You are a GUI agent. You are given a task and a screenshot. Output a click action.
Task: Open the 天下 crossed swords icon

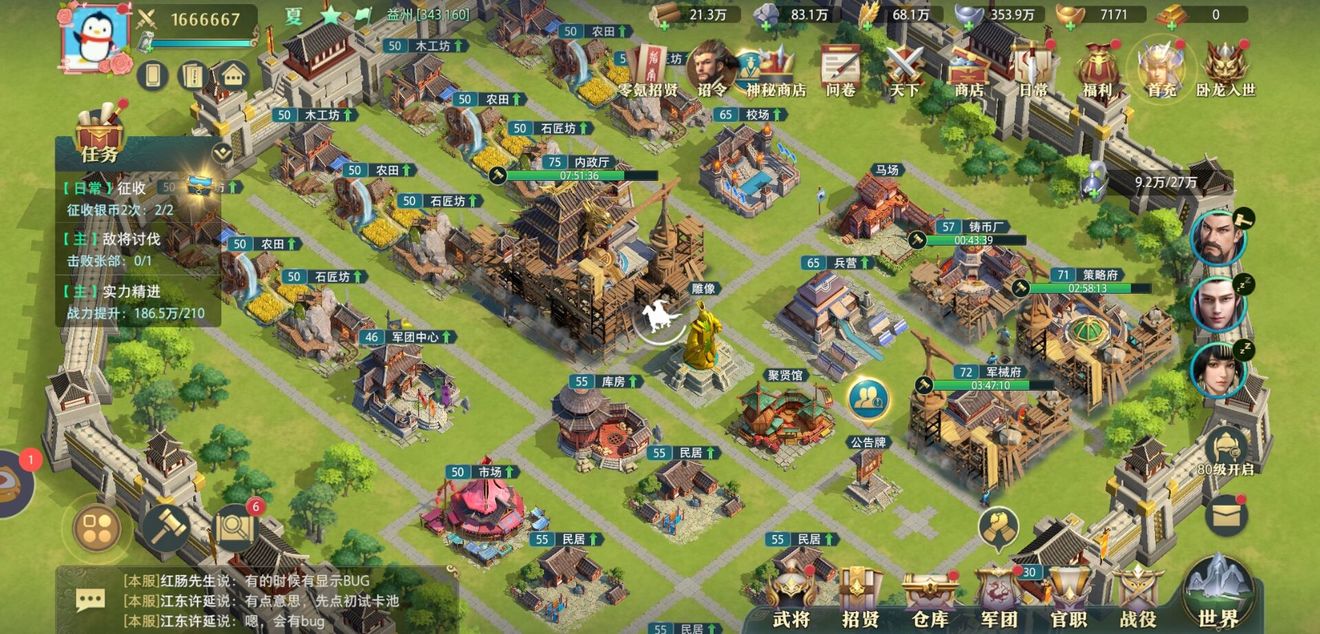[x=905, y=70]
